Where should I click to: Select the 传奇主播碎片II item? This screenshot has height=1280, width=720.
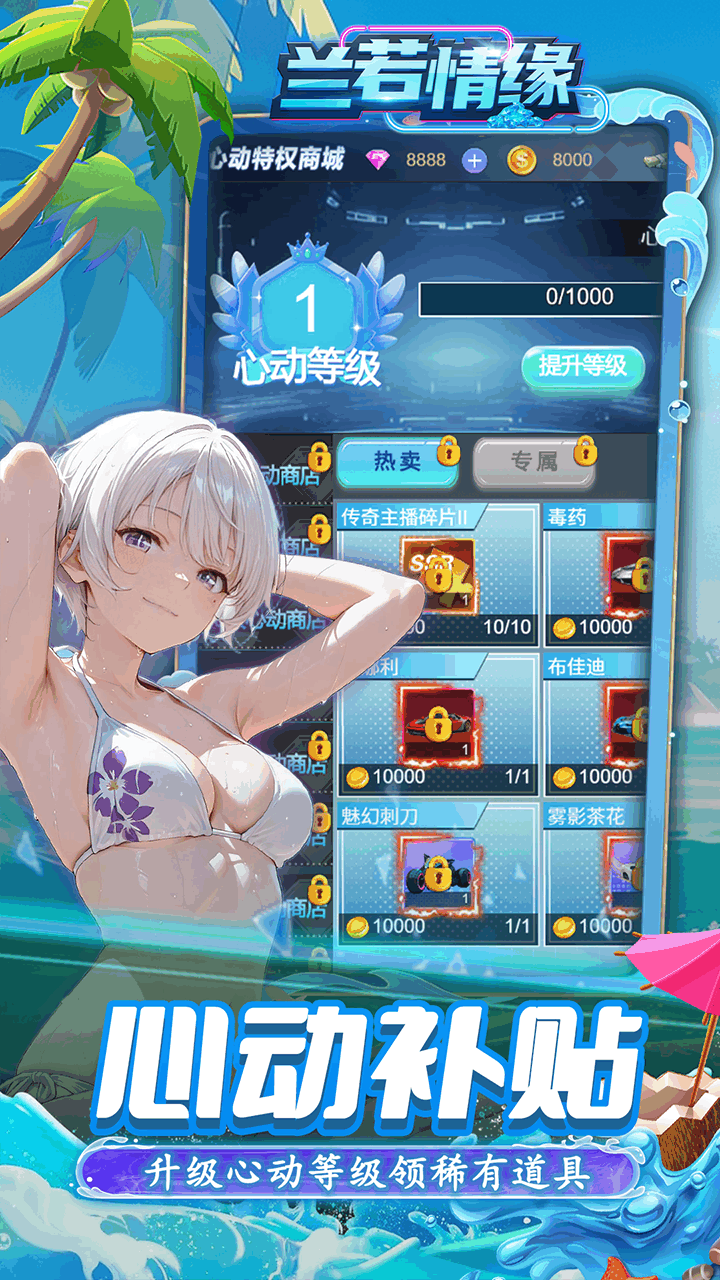pos(436,575)
